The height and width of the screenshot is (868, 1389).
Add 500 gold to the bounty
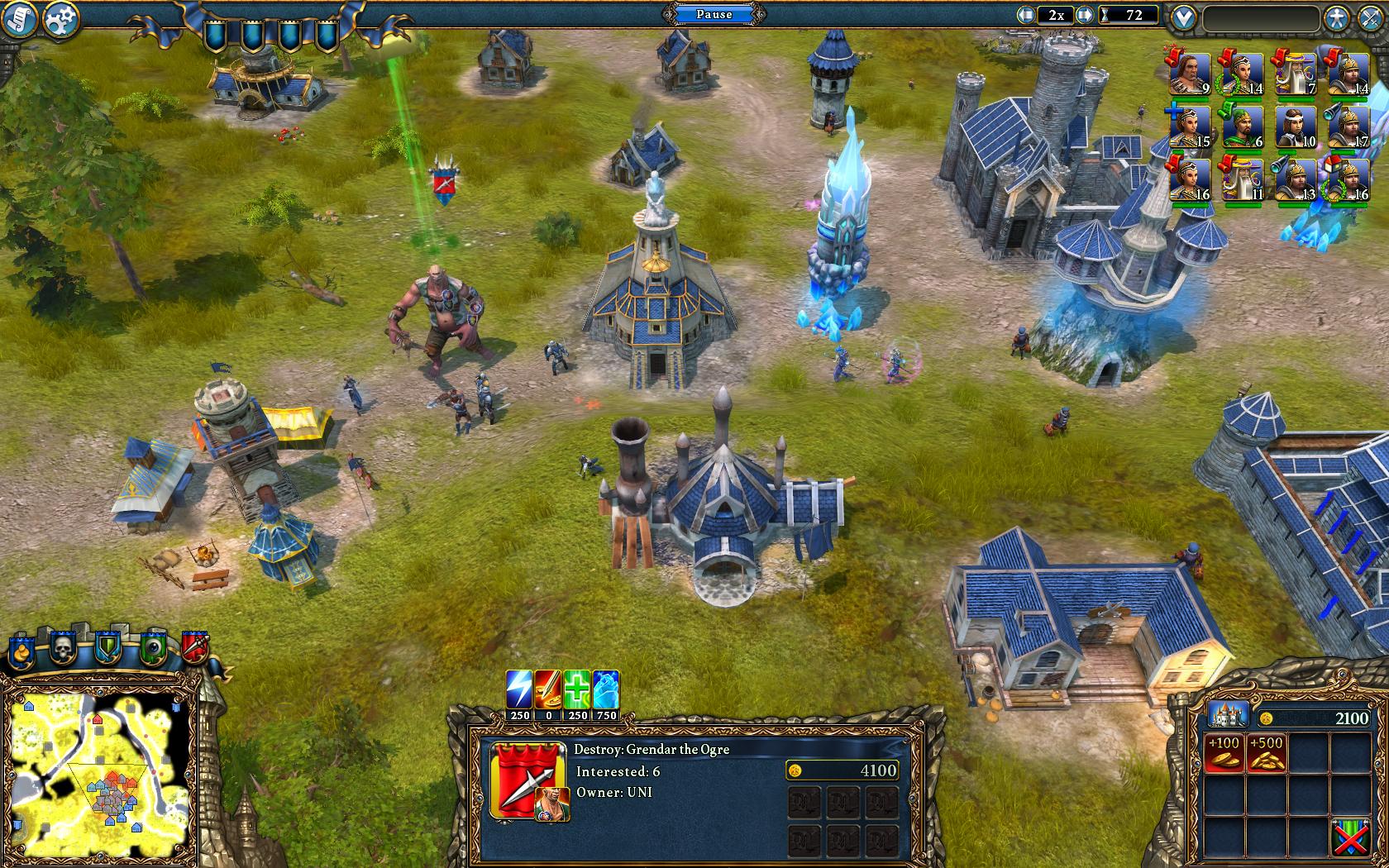click(1267, 752)
